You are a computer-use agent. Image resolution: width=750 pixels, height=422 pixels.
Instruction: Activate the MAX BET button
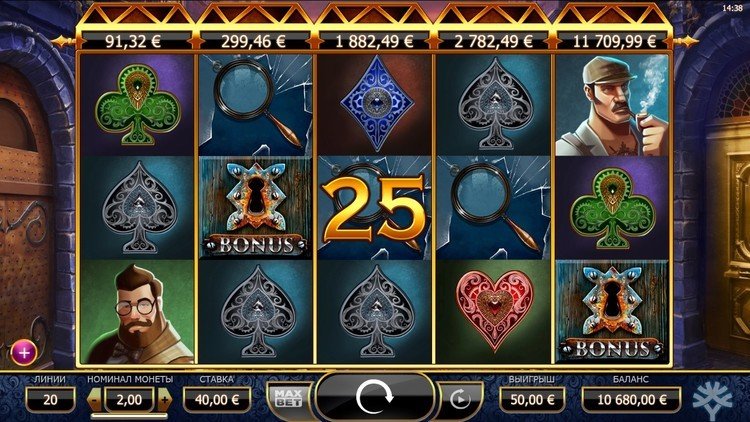[x=287, y=398]
